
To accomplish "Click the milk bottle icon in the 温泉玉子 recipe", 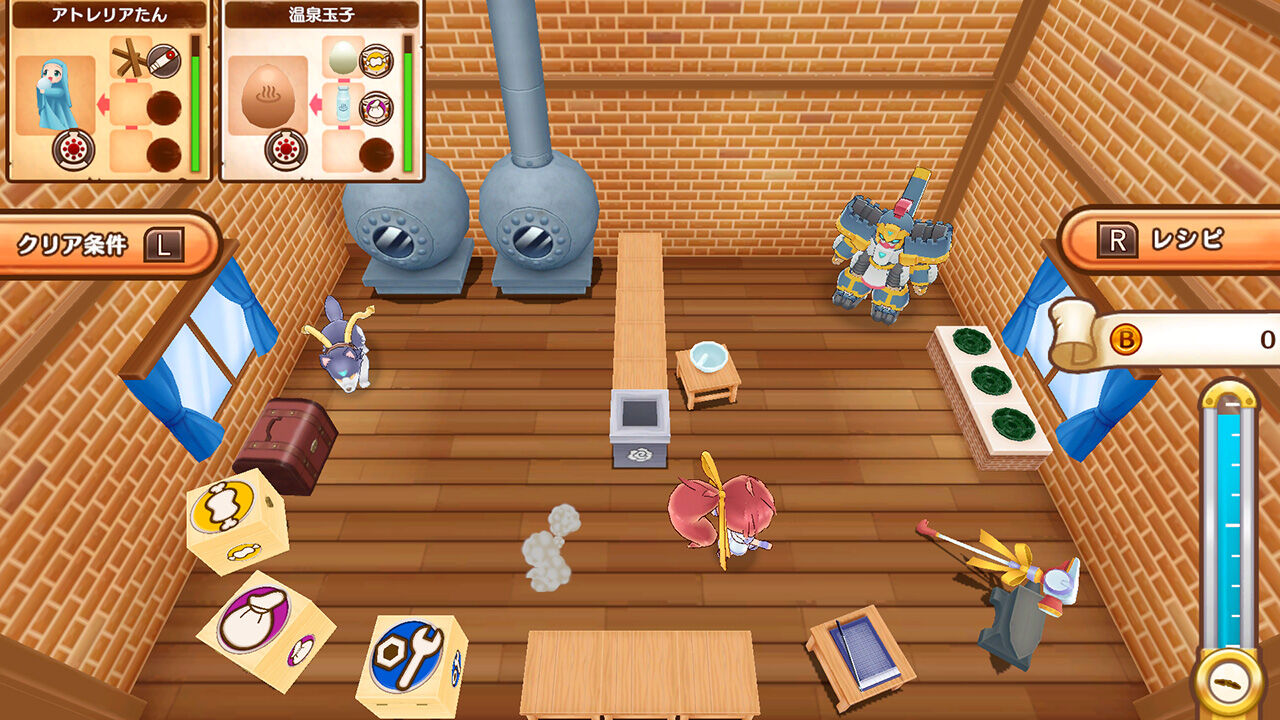I will [x=342, y=103].
